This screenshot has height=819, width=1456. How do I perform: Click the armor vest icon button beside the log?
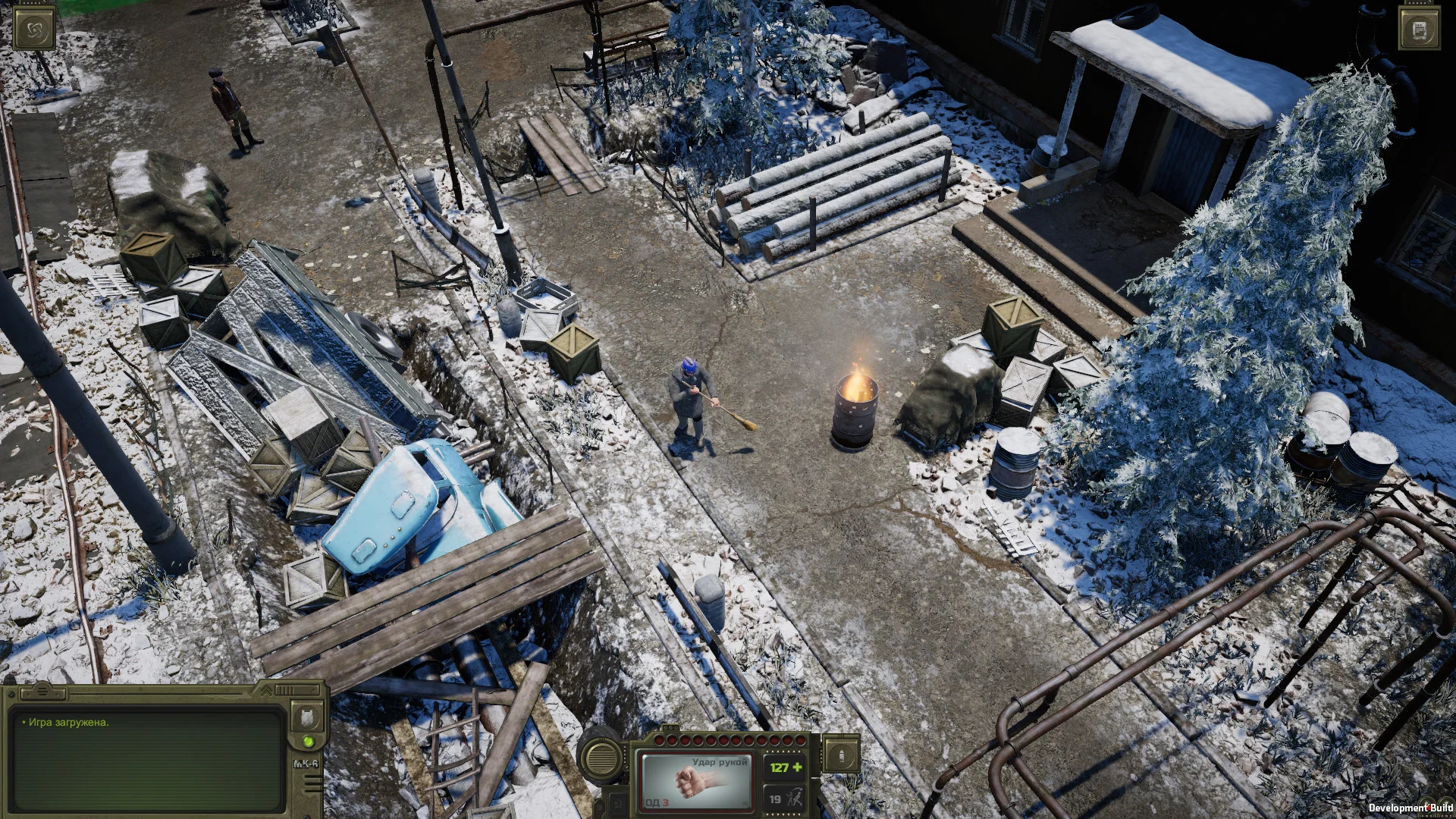[x=307, y=717]
